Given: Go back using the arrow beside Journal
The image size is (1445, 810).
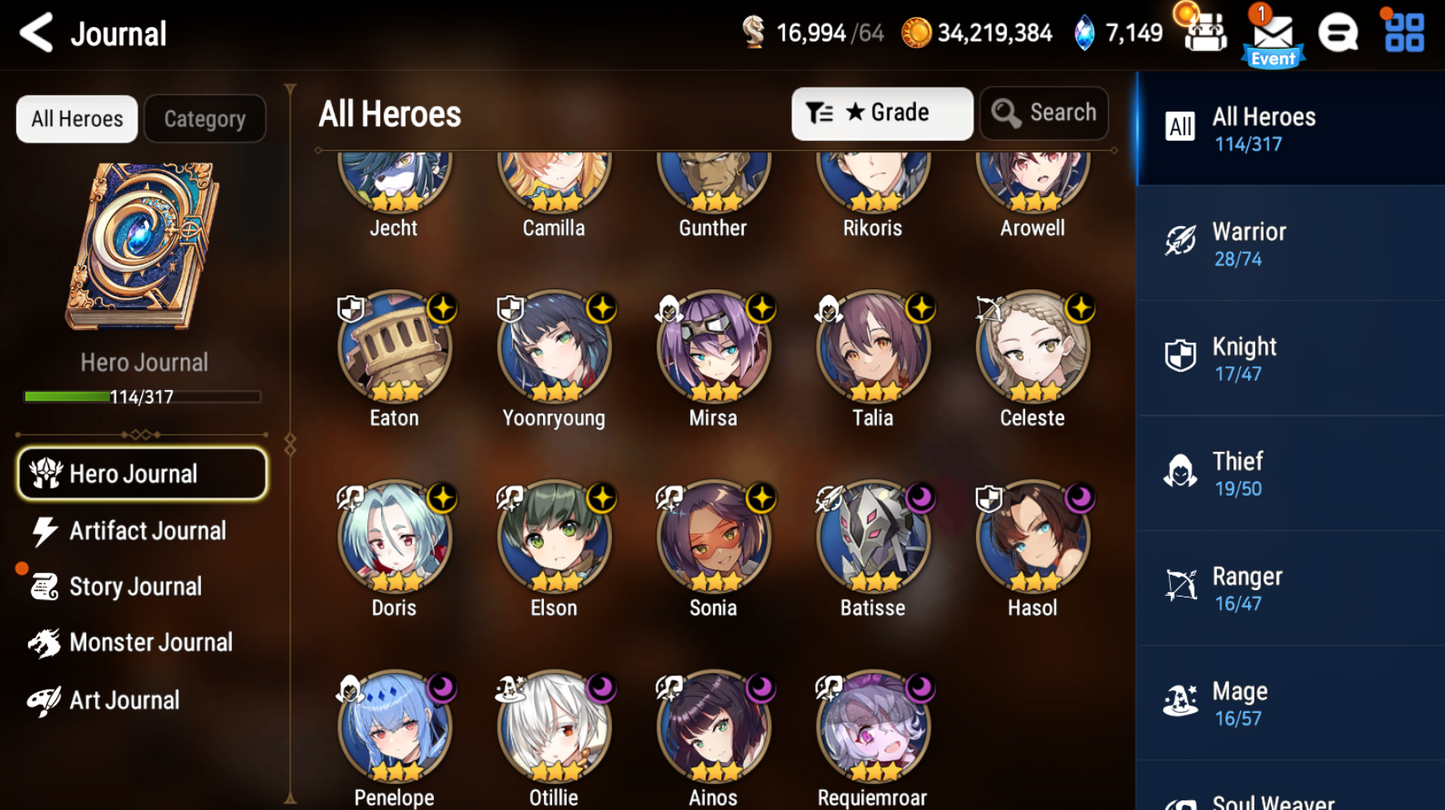Looking at the screenshot, I should click(34, 33).
